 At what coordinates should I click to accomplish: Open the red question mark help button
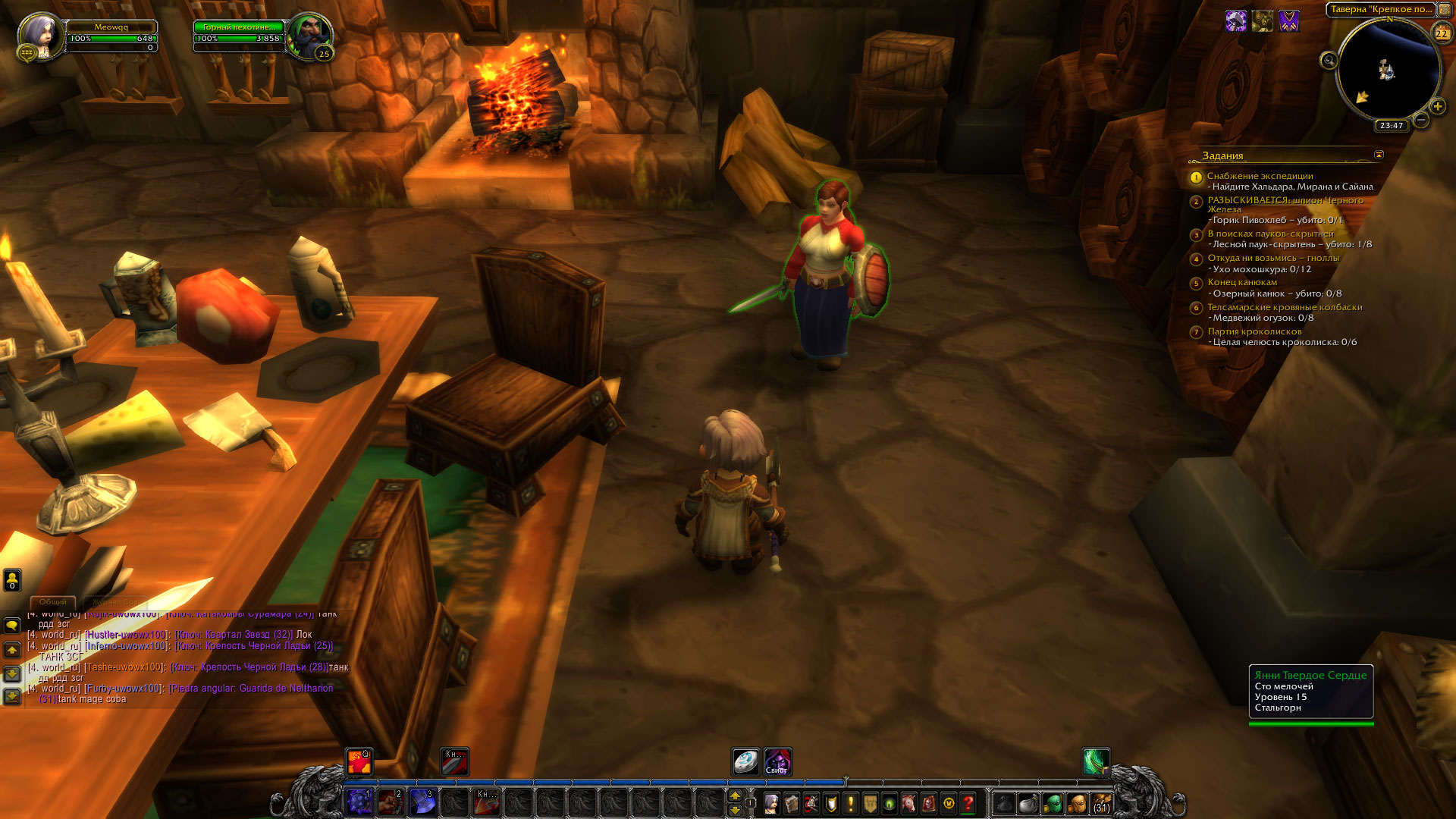tap(968, 803)
